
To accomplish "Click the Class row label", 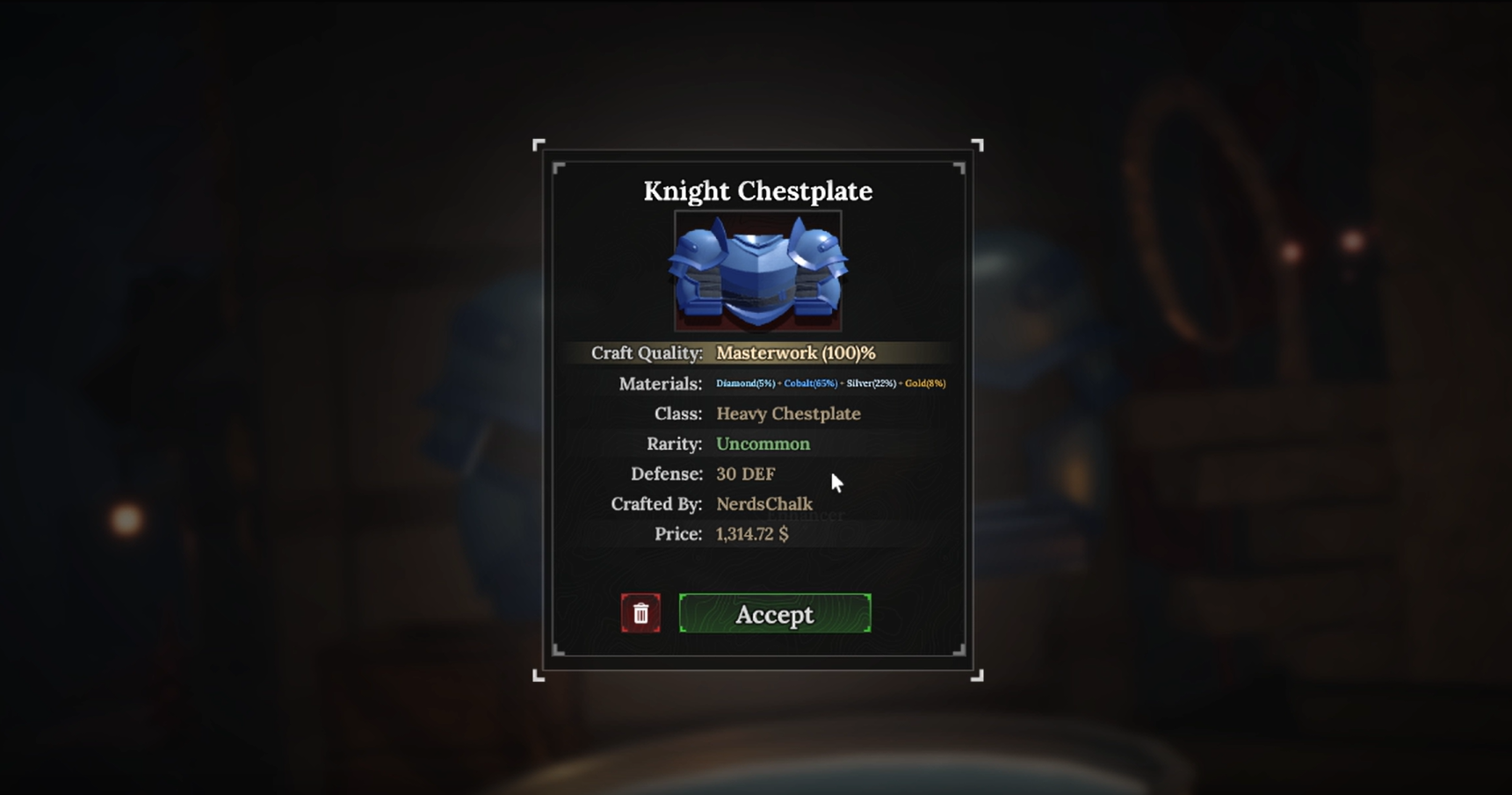I will (x=677, y=413).
